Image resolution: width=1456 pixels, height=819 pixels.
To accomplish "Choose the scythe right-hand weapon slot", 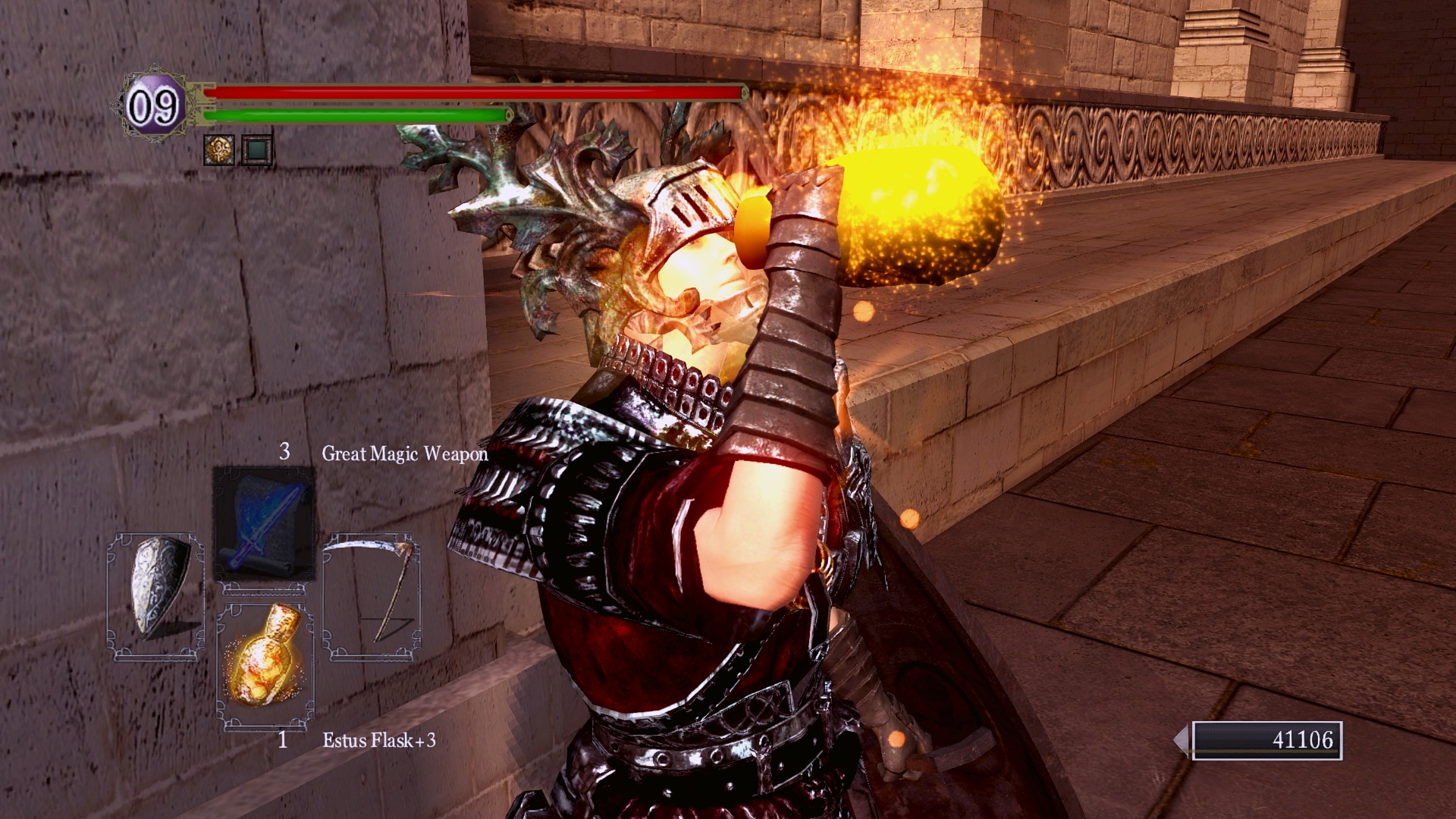I will (372, 596).
